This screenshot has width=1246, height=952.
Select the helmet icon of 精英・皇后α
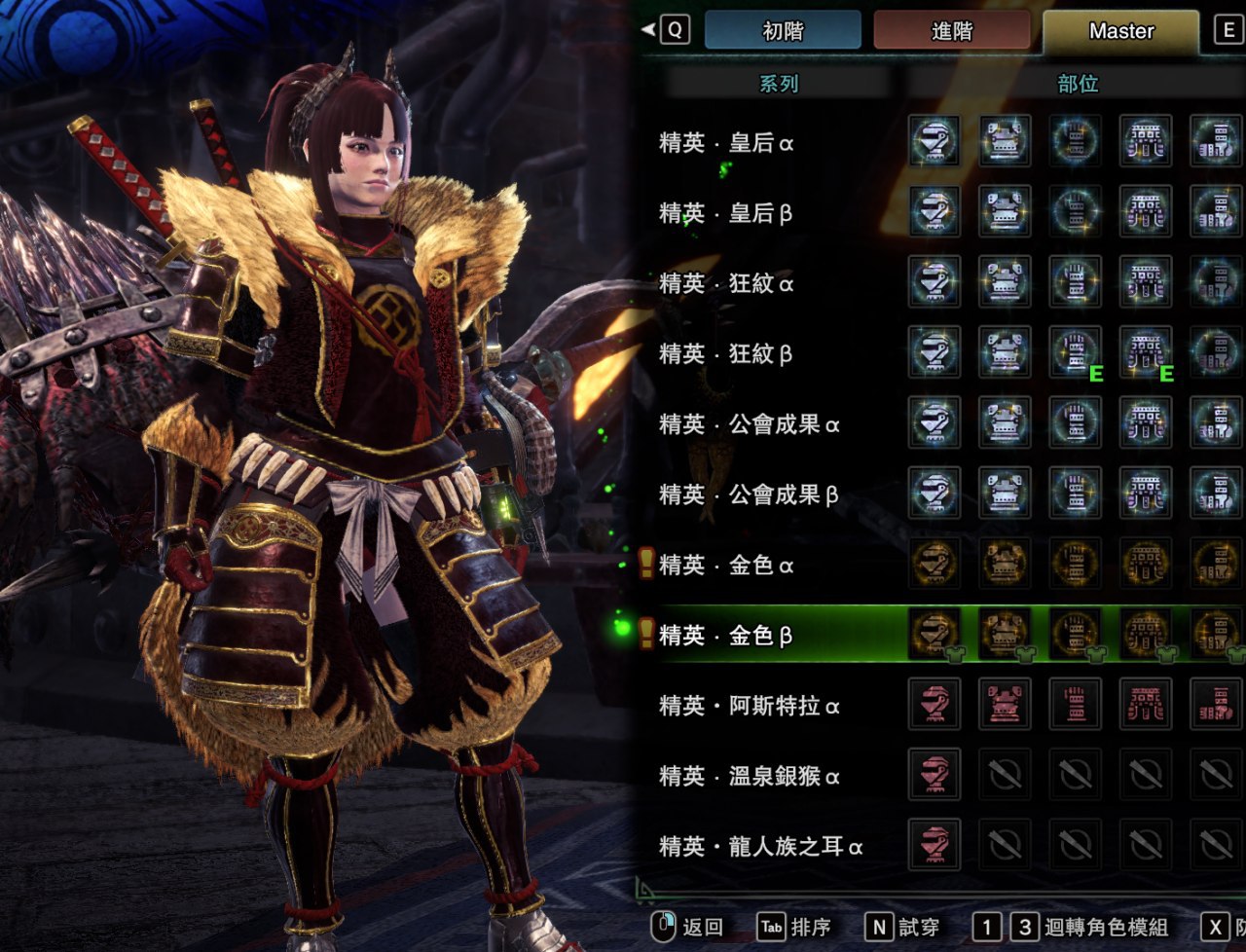click(934, 141)
